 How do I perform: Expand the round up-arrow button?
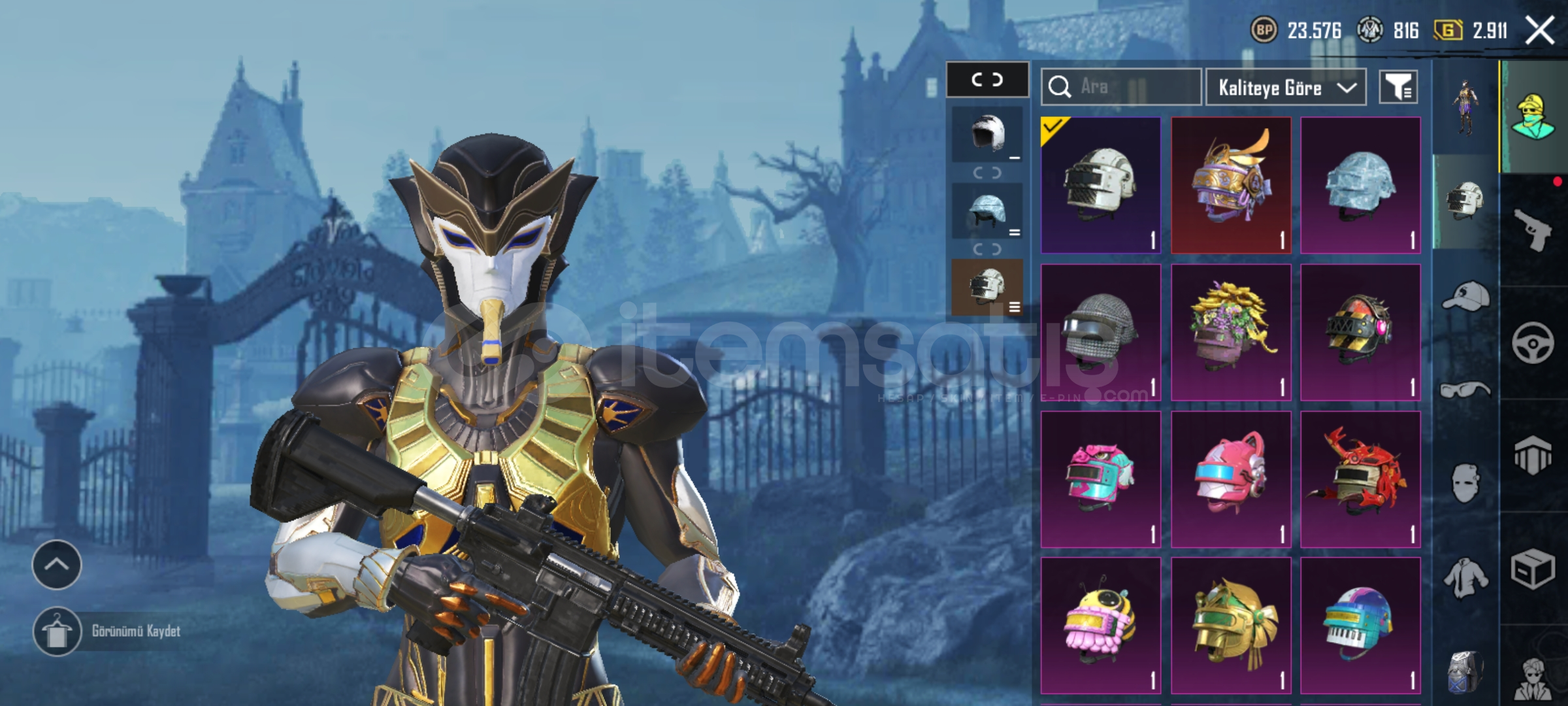pos(57,565)
